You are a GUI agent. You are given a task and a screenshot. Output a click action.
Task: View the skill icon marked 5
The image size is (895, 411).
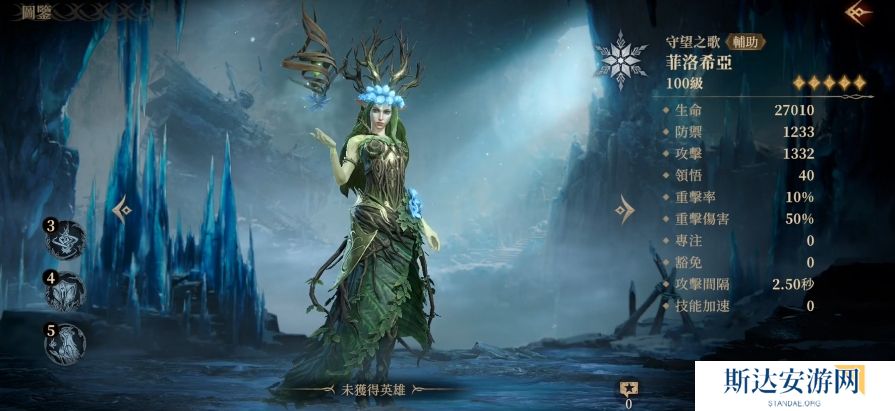[66, 343]
